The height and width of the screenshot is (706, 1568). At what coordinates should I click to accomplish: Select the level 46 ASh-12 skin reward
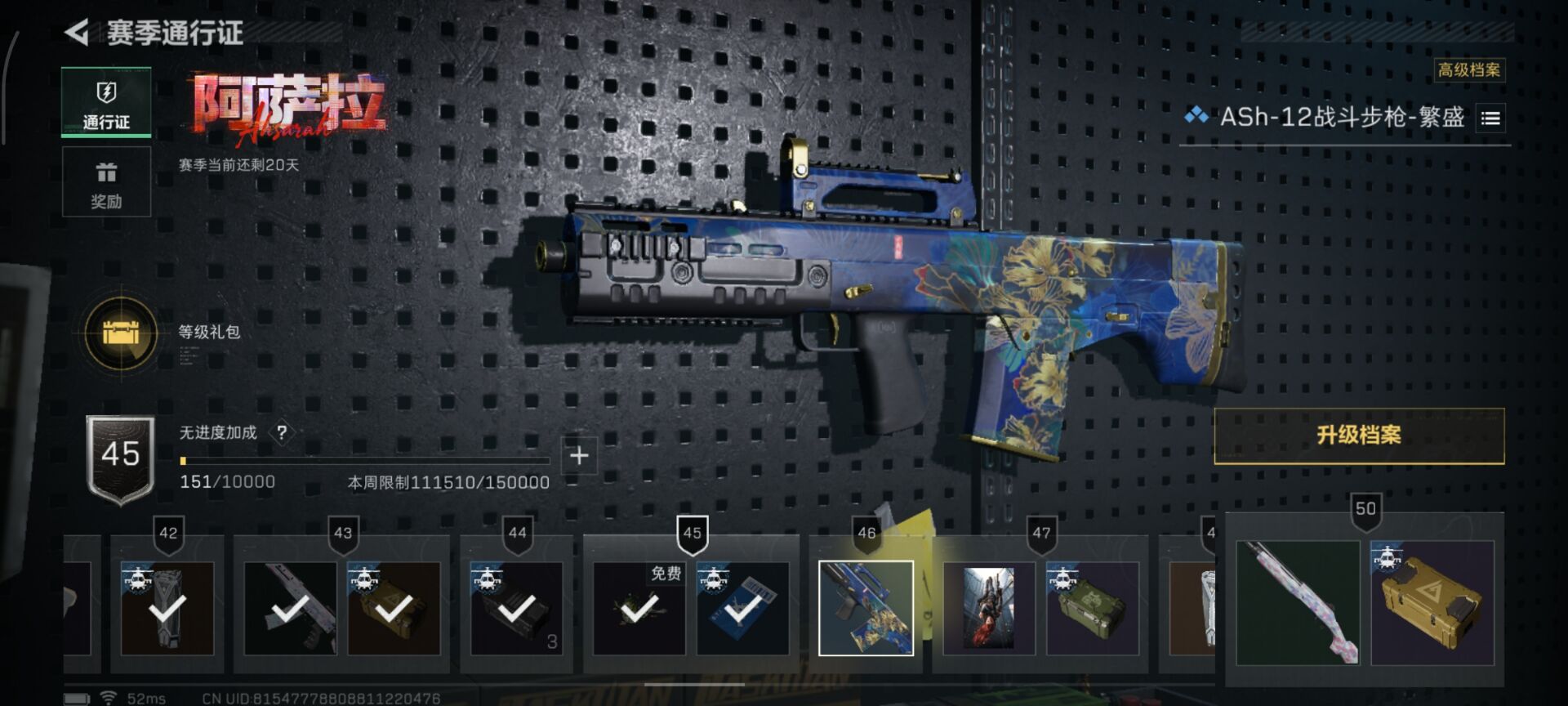pyautogui.click(x=866, y=608)
